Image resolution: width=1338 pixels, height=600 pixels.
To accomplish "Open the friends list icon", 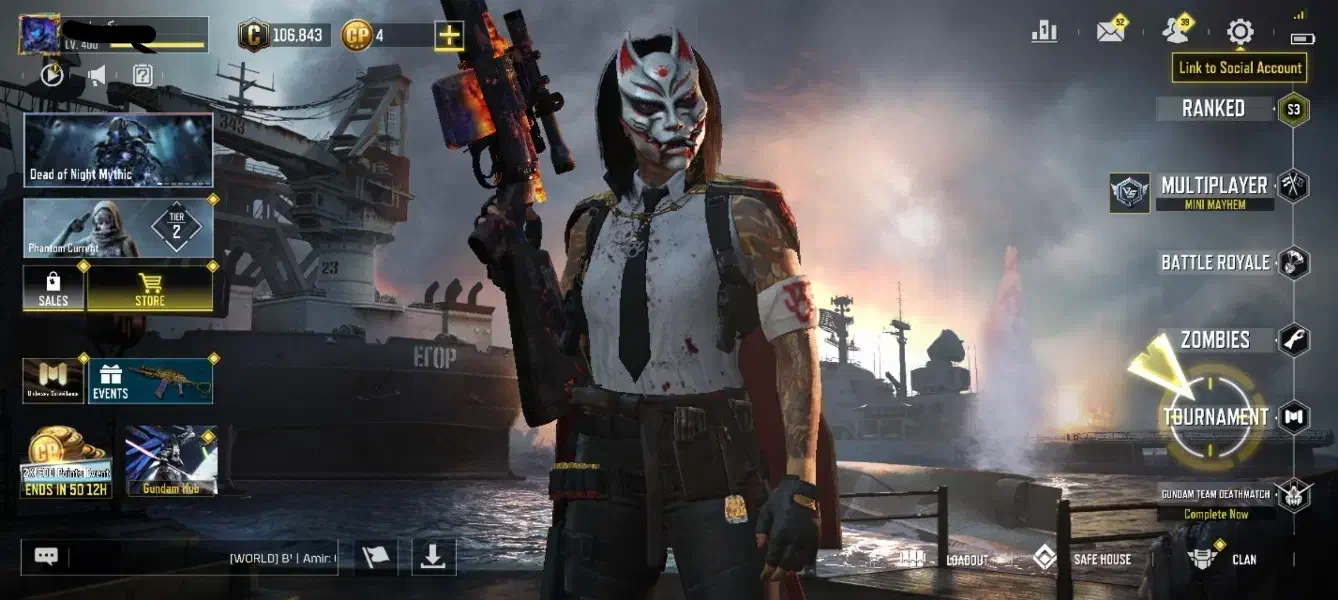I will click(x=1176, y=32).
